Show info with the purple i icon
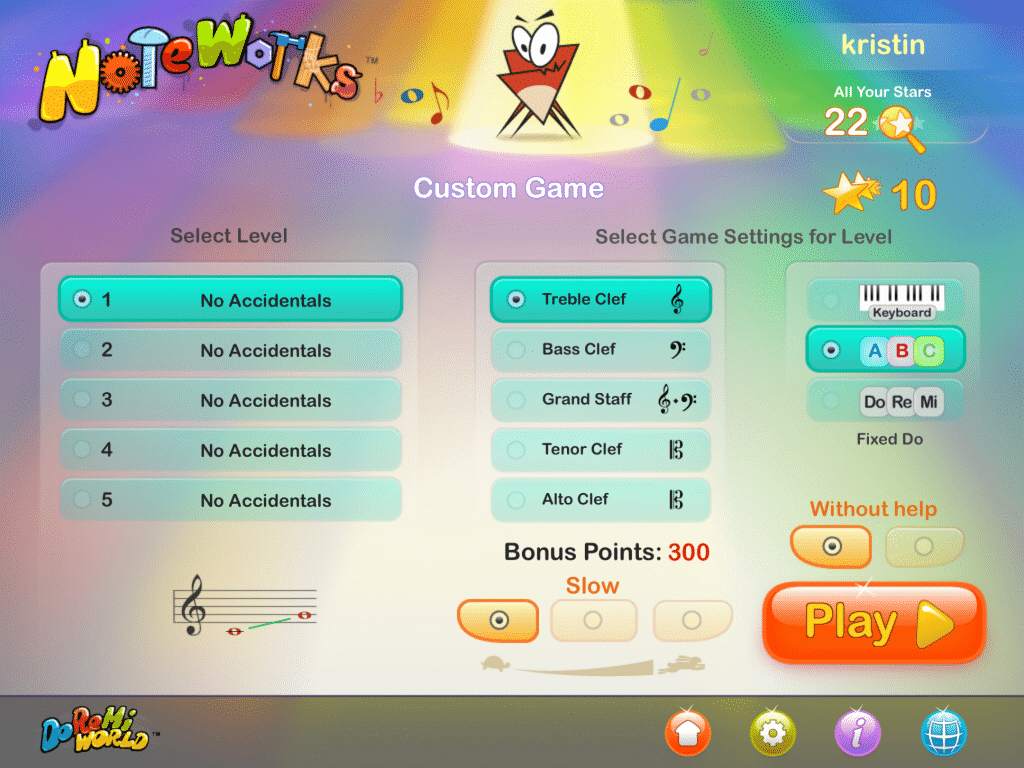 pos(858,734)
